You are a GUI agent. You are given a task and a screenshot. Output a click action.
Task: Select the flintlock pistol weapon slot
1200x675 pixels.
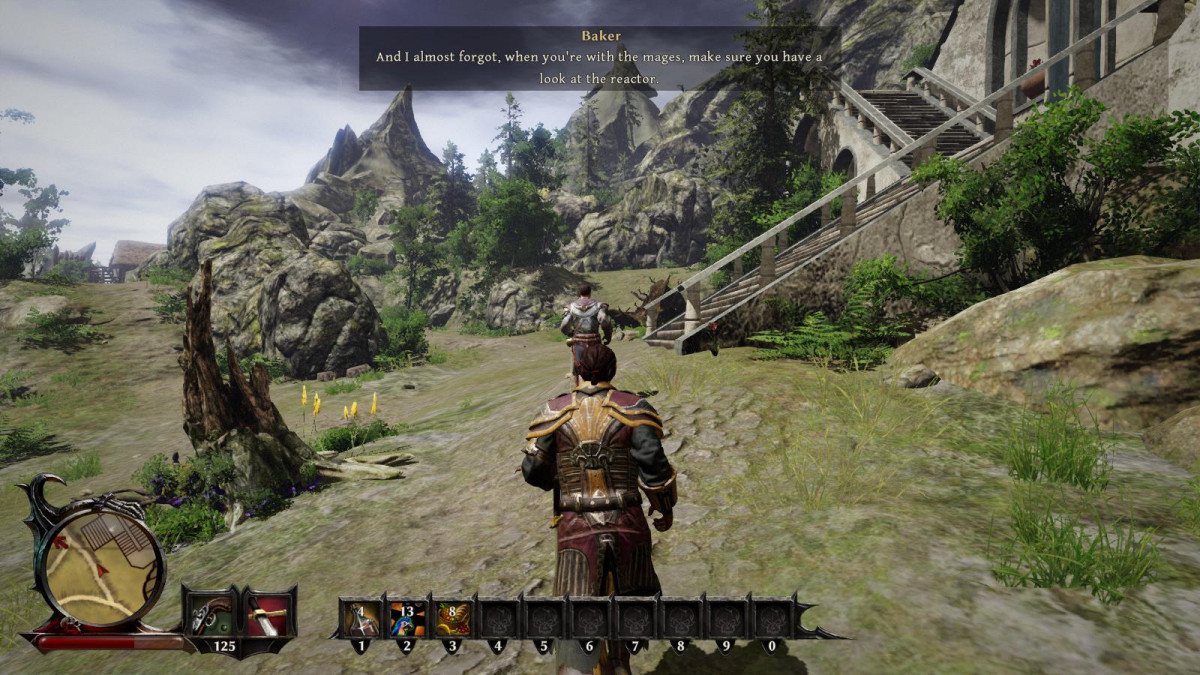[x=211, y=615]
